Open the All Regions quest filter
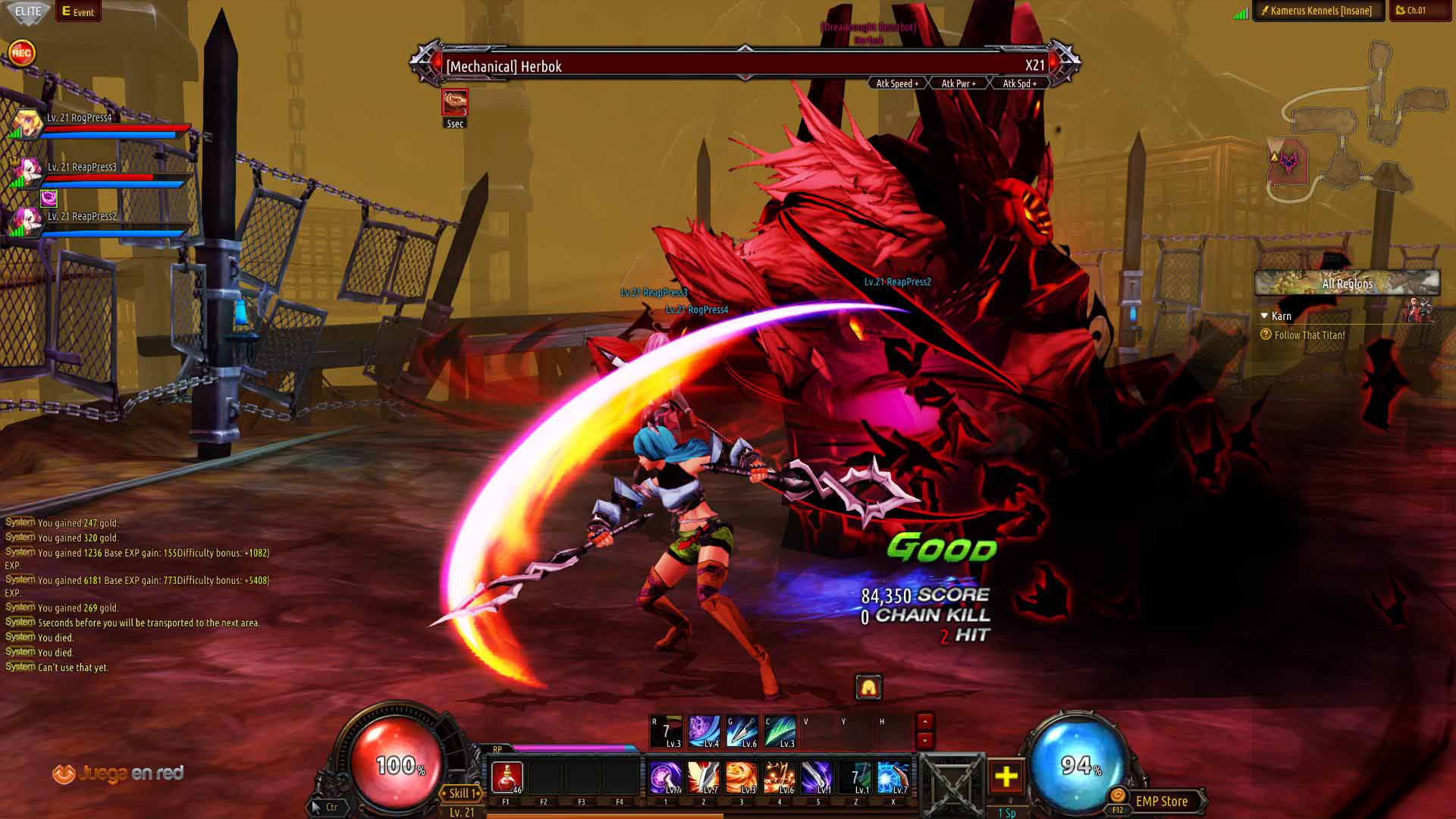 1347,284
